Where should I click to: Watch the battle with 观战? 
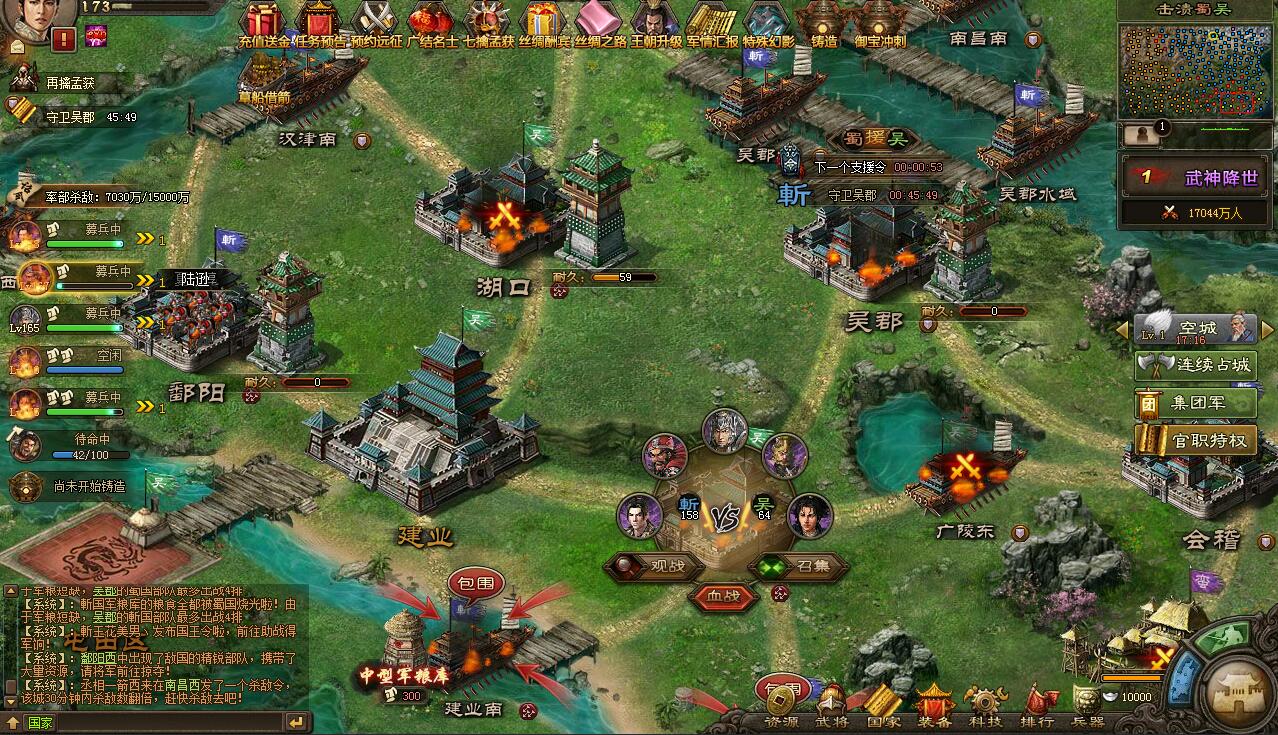[x=659, y=566]
